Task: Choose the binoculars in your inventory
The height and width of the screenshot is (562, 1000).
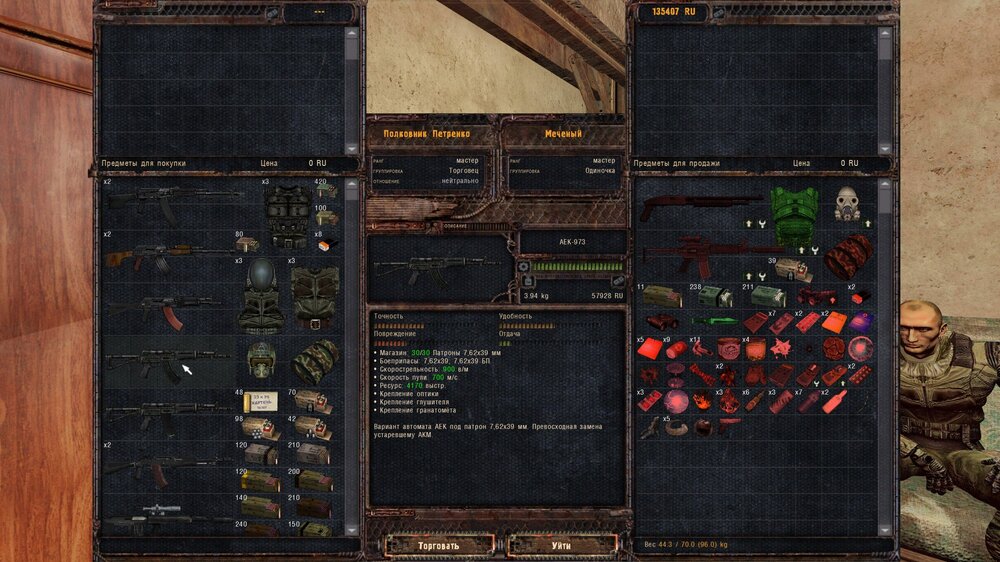Action: pyautogui.click(x=662, y=322)
